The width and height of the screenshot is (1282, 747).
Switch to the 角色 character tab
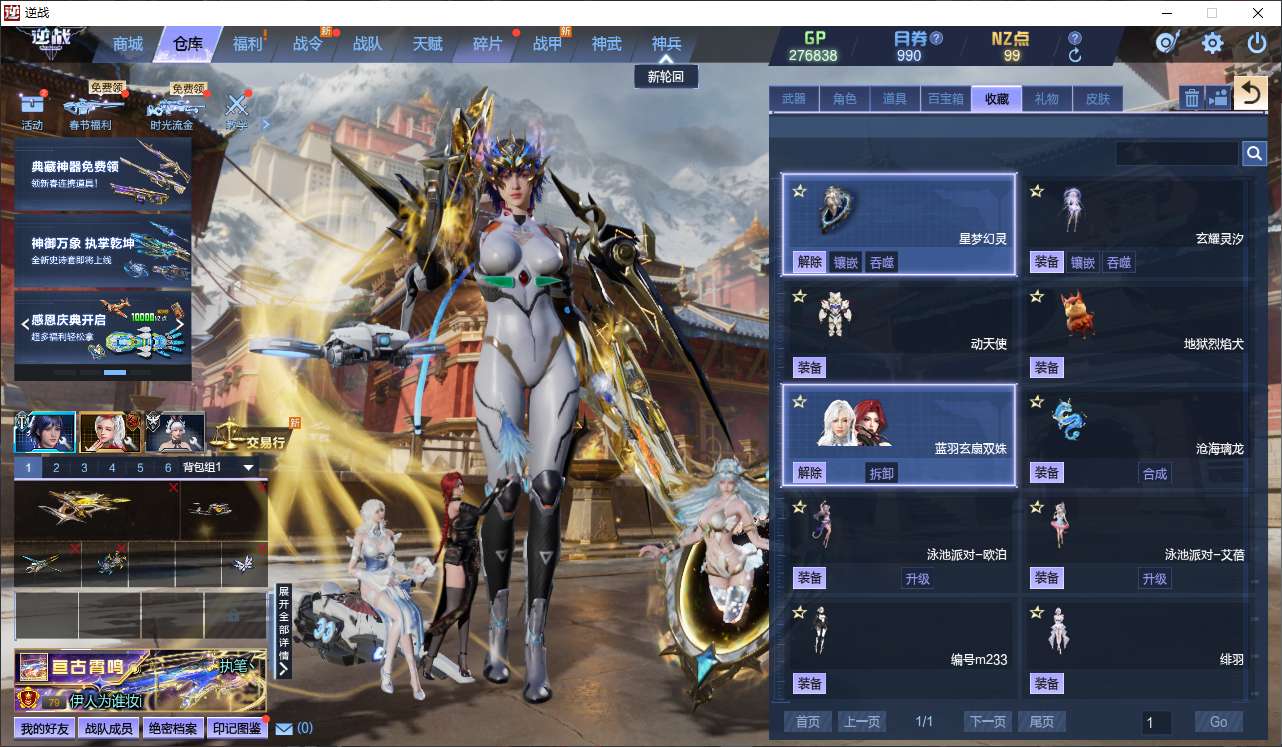click(x=844, y=99)
